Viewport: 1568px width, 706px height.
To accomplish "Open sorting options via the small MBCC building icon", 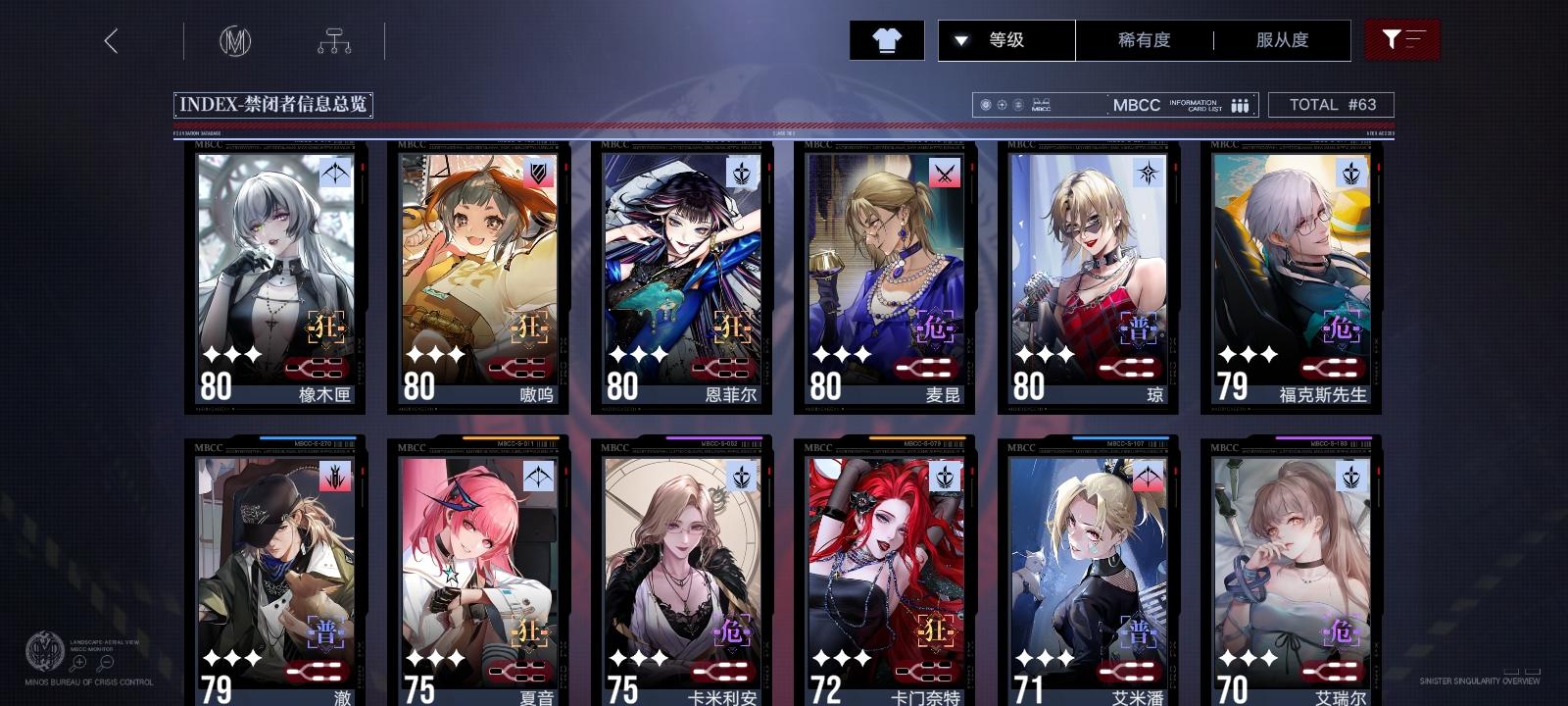I will pos(1041,105).
